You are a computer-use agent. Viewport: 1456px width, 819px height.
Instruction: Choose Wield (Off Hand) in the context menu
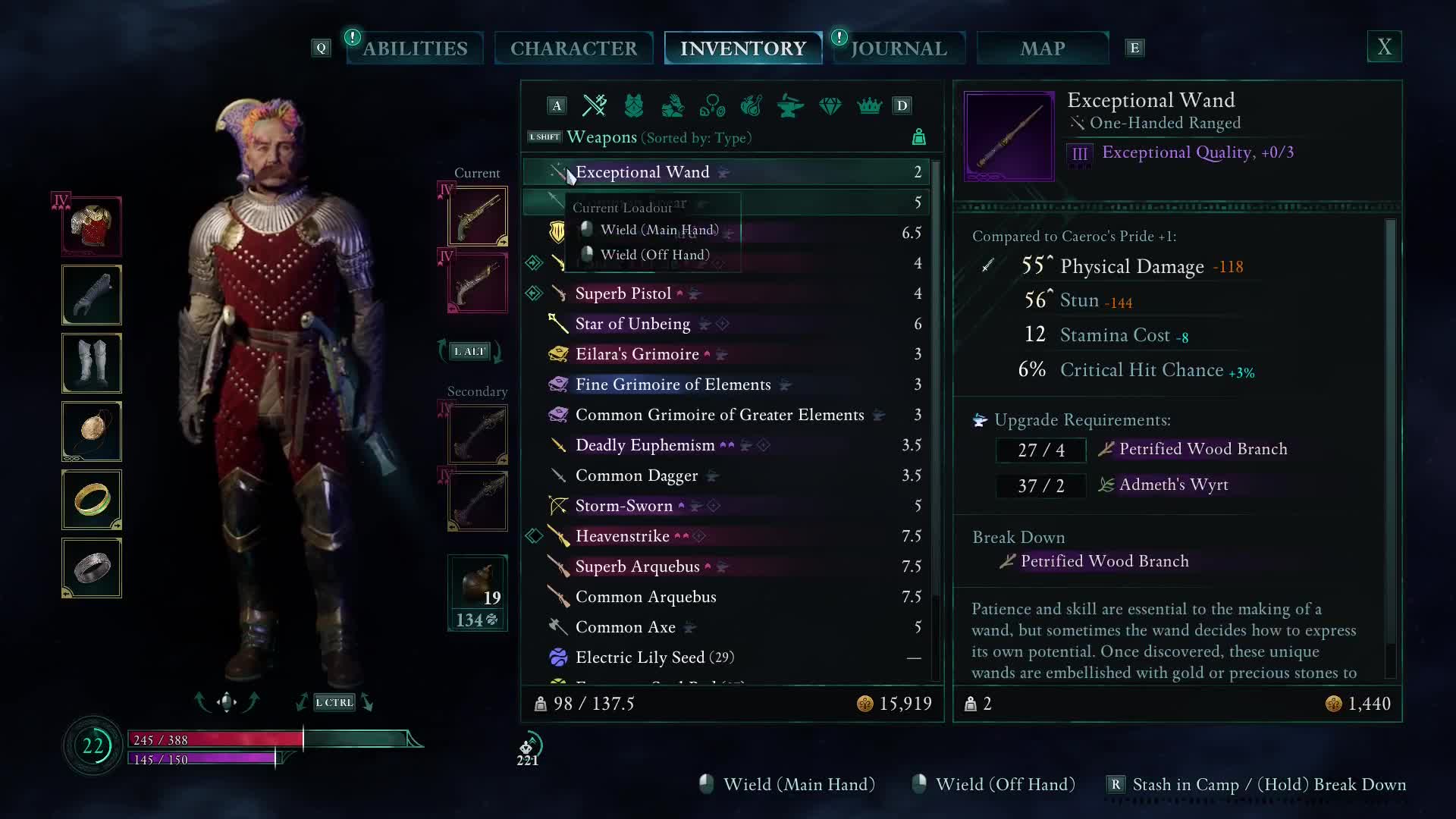click(654, 255)
